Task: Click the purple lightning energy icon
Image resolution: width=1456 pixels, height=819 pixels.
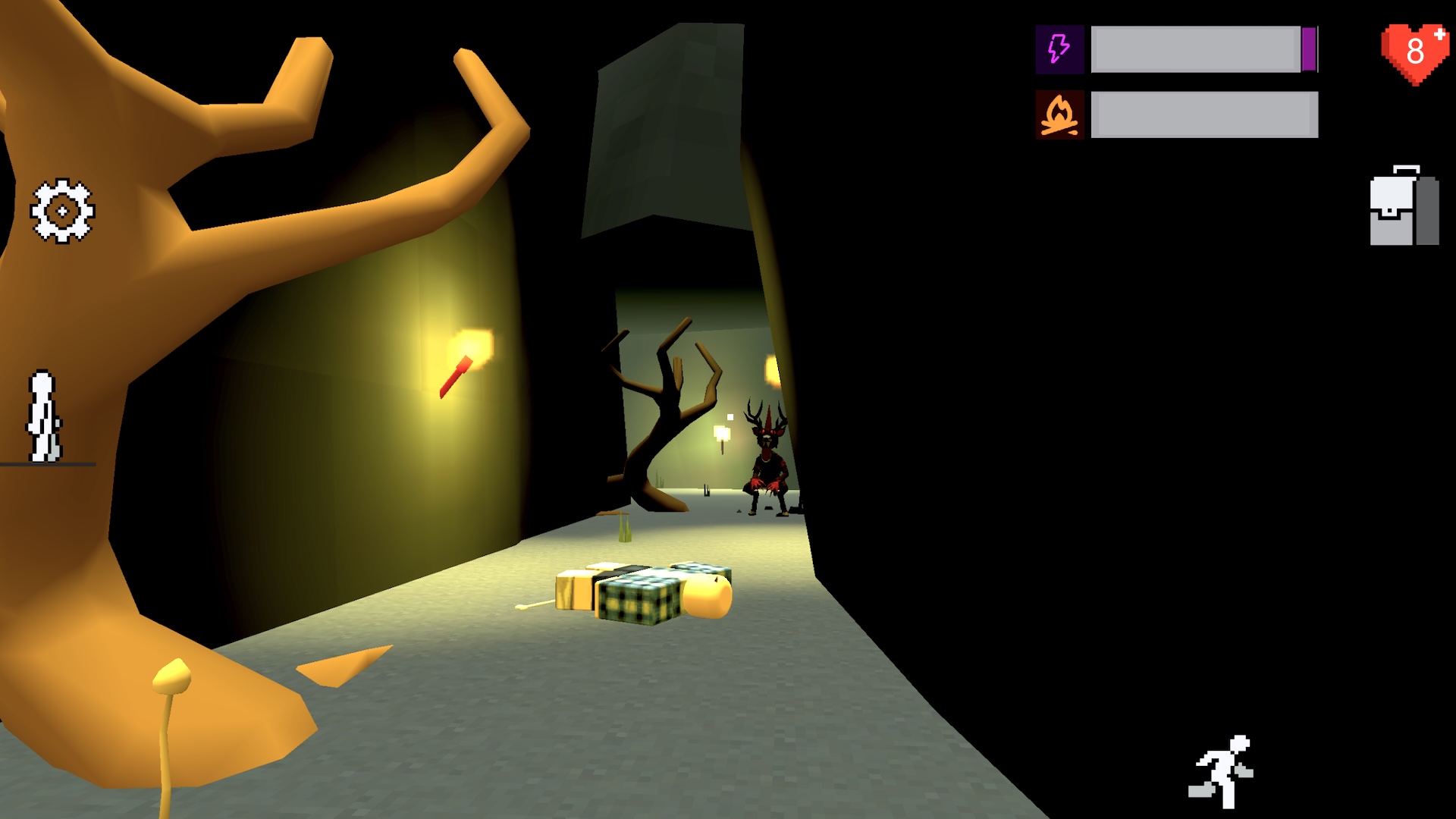Action: [x=1059, y=49]
